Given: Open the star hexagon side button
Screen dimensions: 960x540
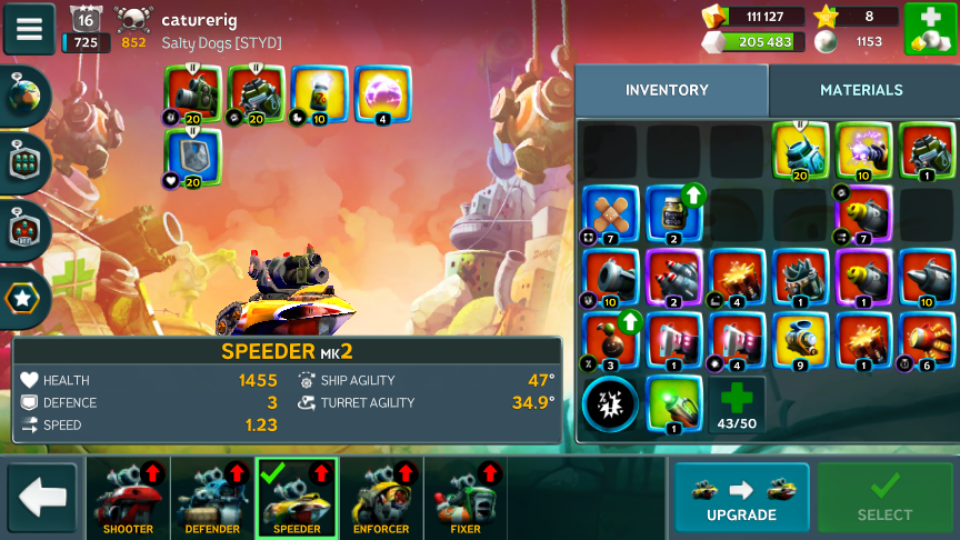Looking at the screenshot, I should 22,297.
